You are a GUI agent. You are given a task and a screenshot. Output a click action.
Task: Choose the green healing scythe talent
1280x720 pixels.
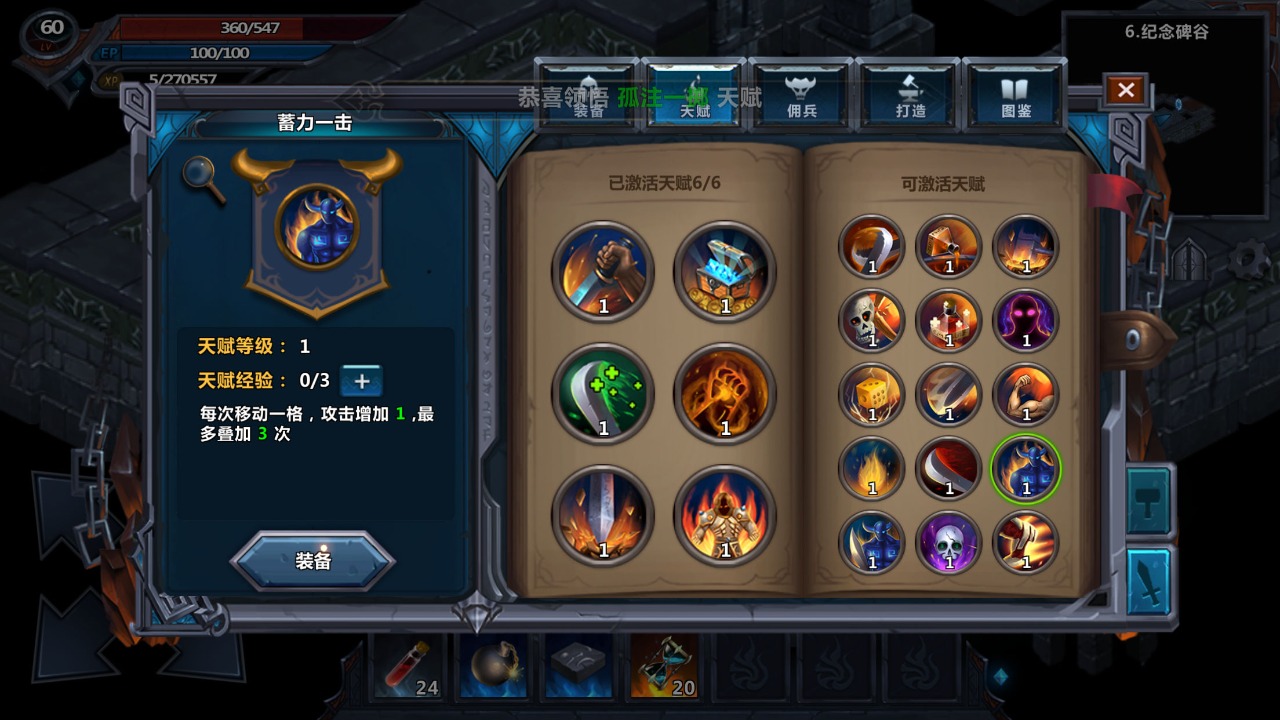pyautogui.click(x=603, y=393)
